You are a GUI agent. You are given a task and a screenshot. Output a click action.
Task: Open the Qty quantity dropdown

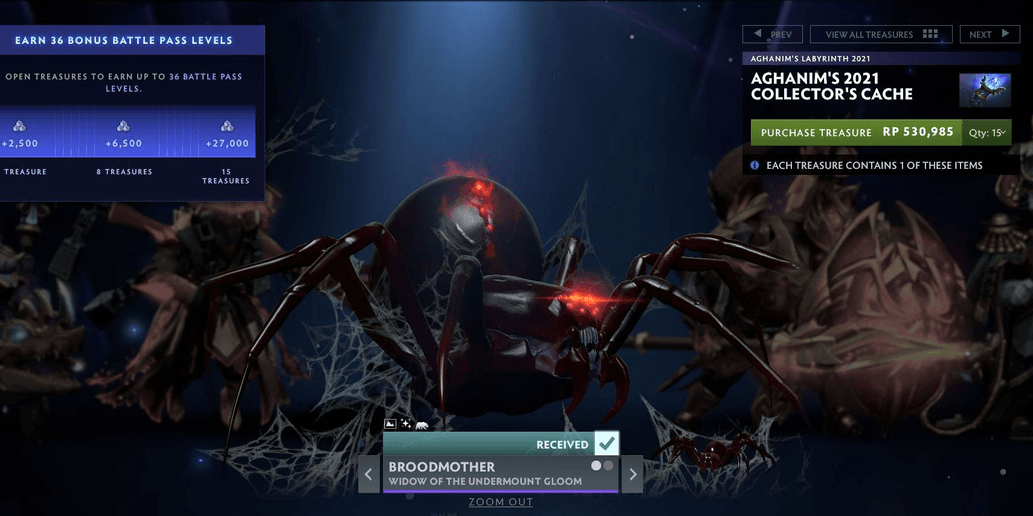click(x=985, y=132)
